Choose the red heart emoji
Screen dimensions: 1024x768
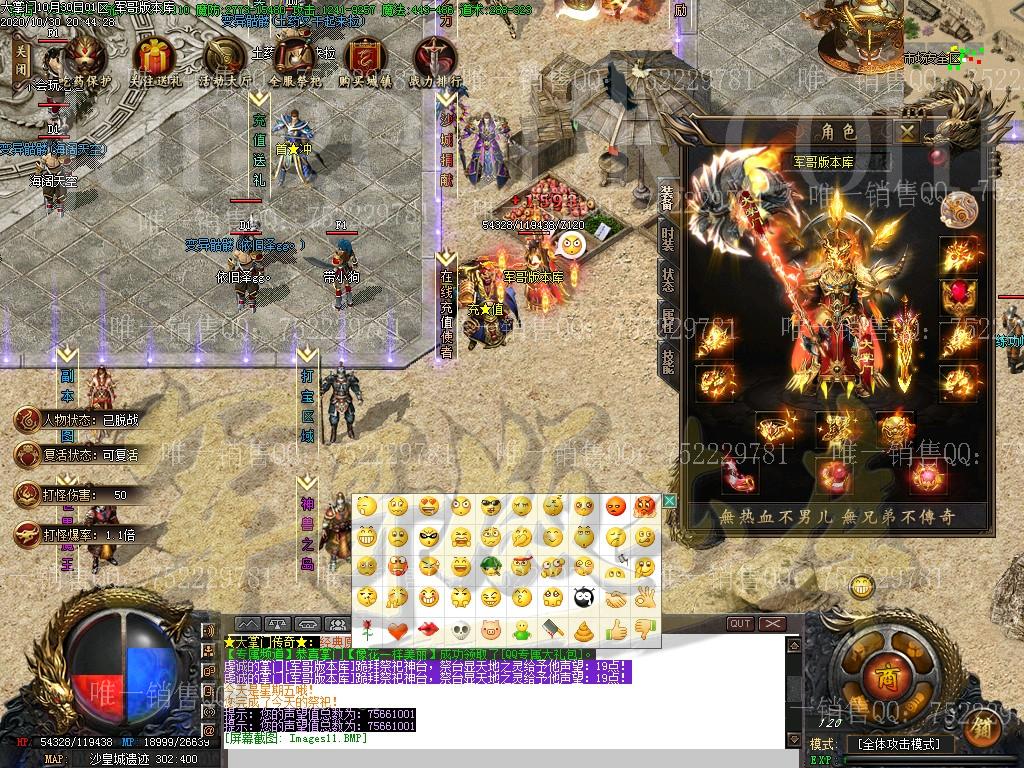pyautogui.click(x=398, y=630)
